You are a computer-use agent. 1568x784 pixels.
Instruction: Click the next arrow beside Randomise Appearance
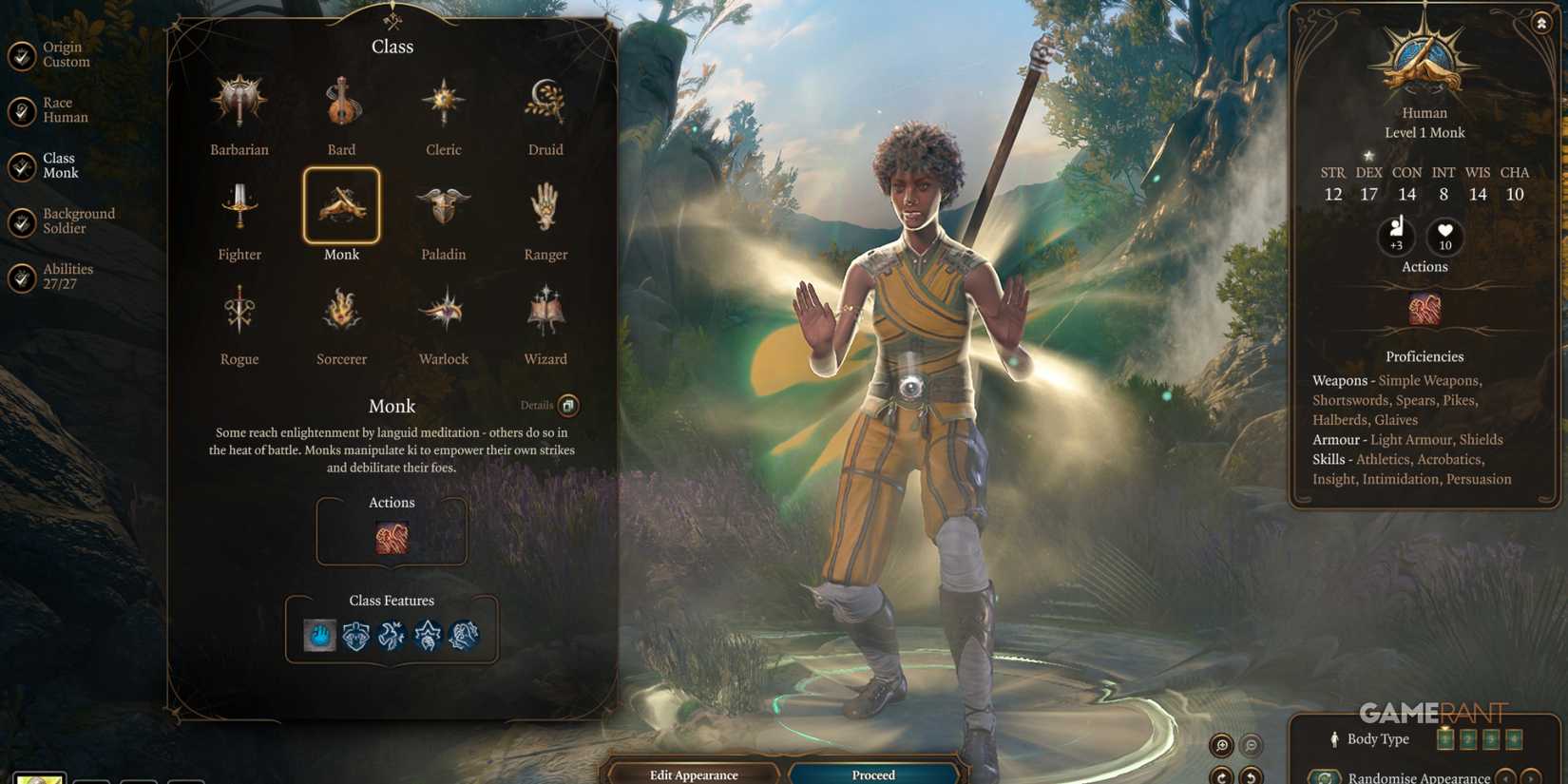(1530, 777)
